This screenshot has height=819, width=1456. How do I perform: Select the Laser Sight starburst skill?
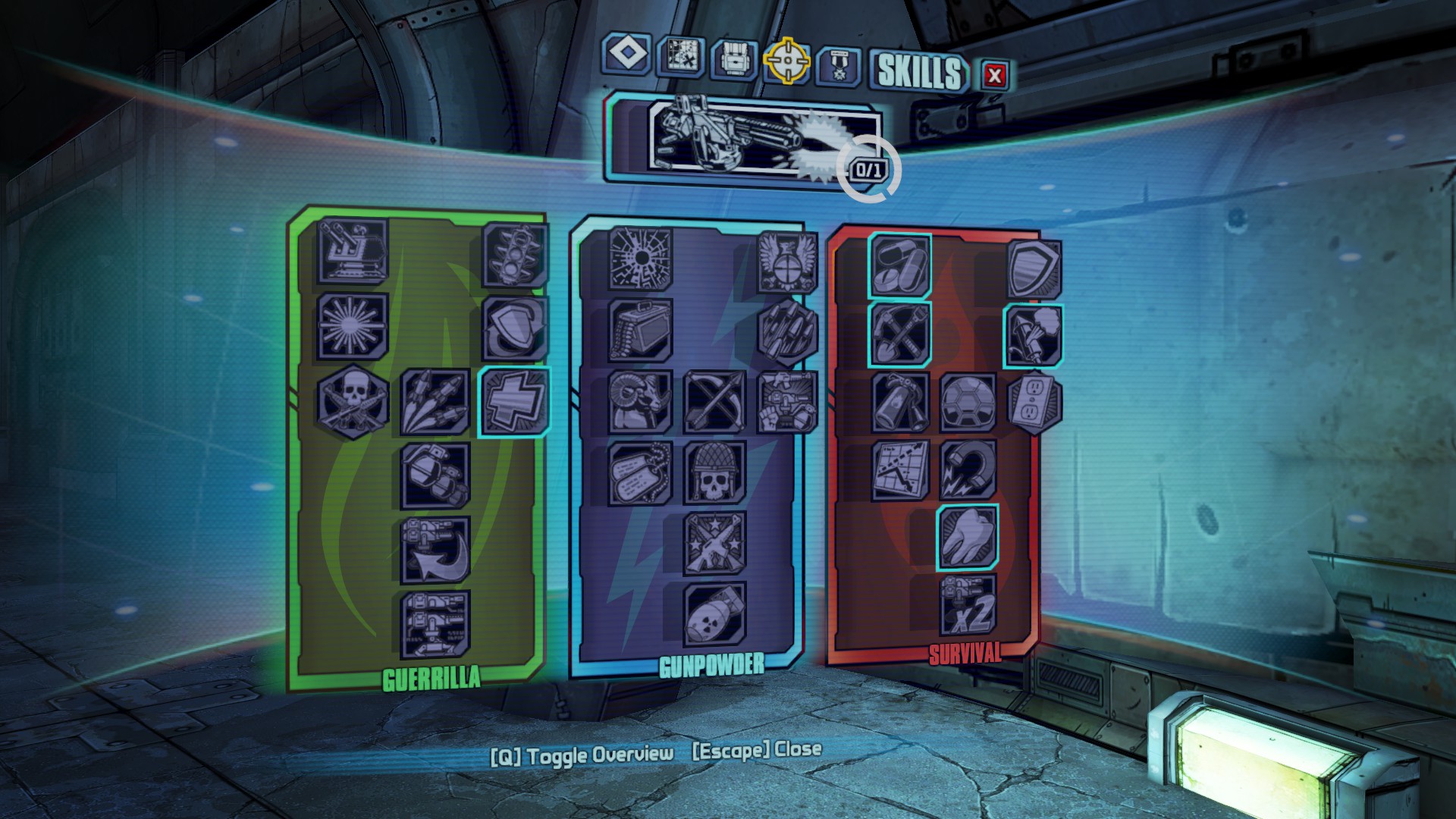tap(353, 326)
